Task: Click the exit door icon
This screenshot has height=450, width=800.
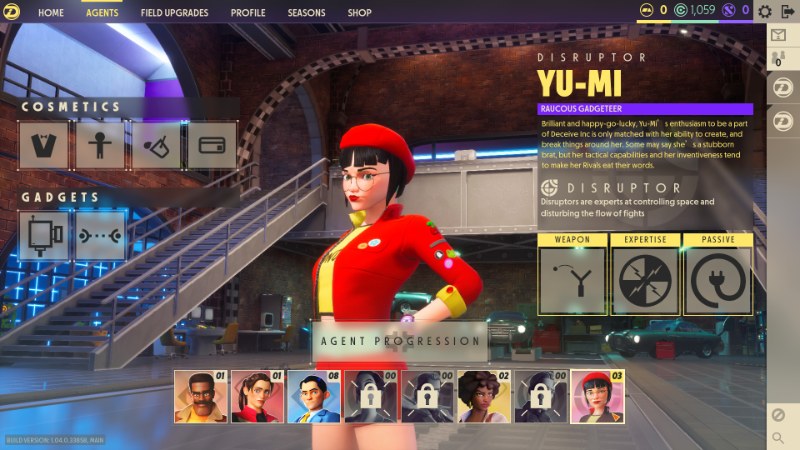Action: [787, 11]
